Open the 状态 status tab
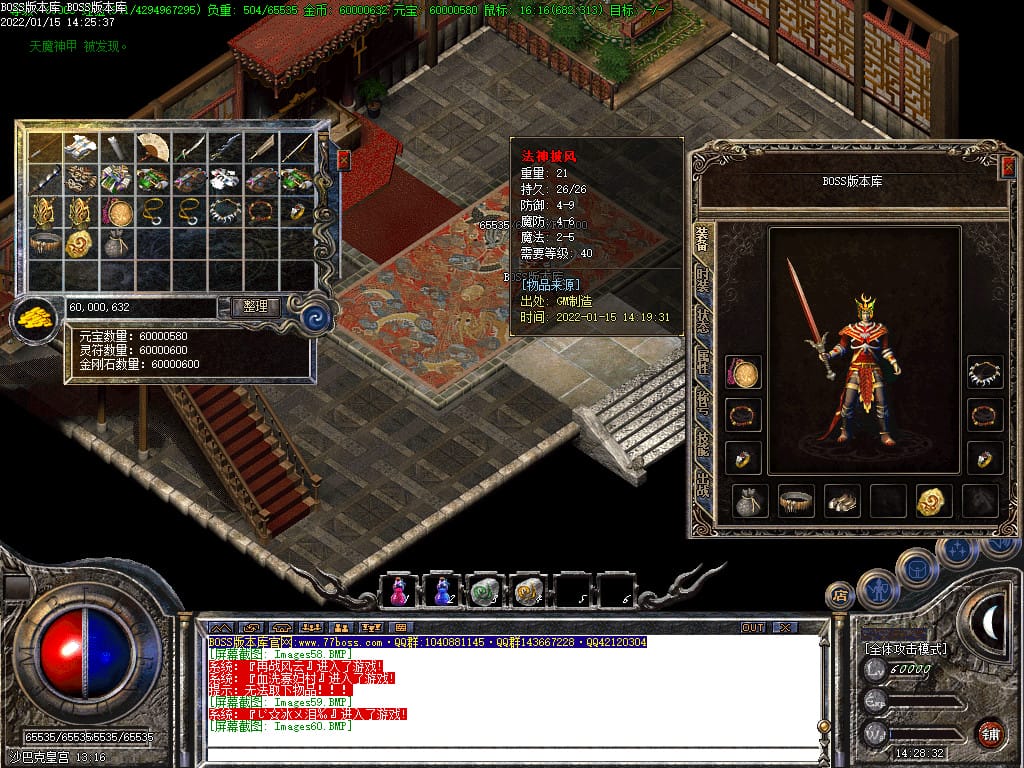Screen dimensions: 1024x768 (704, 322)
